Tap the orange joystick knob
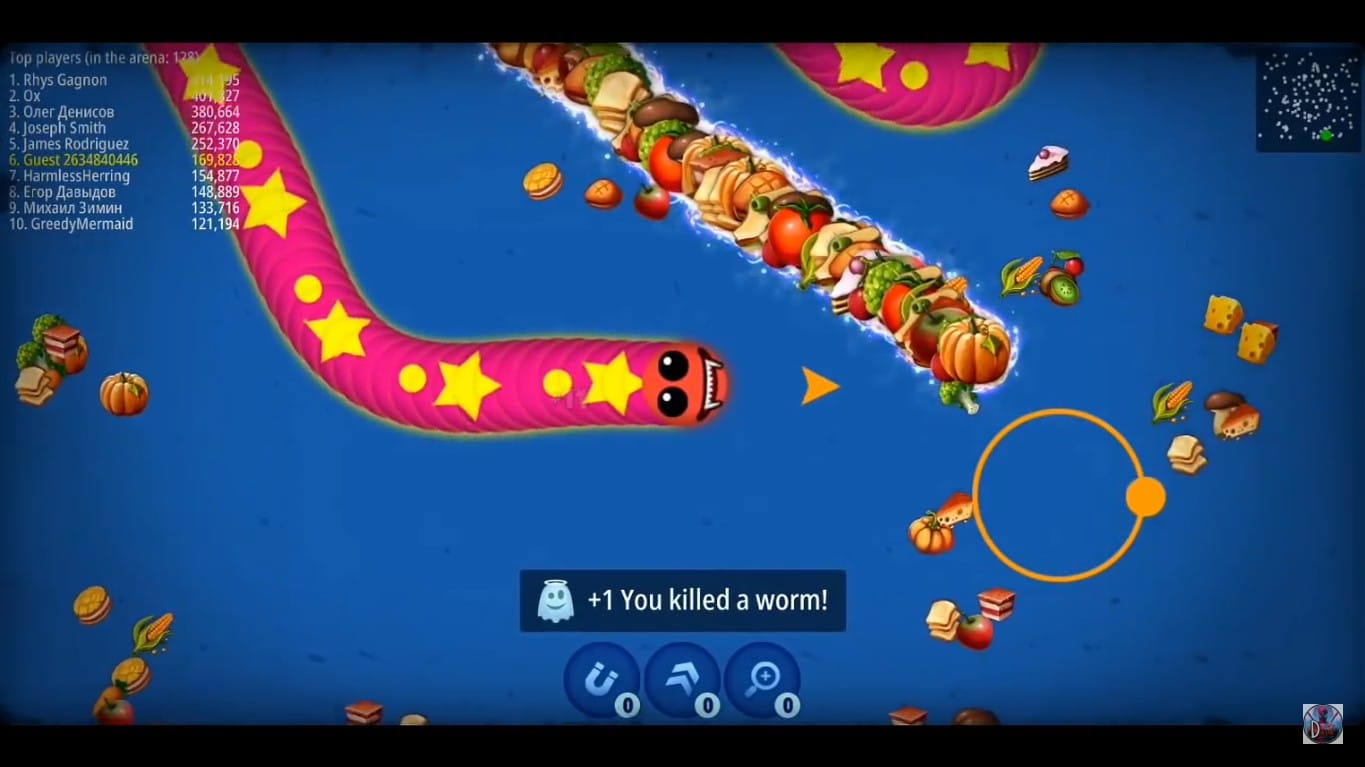Screen dimensions: 1365x767 click(1145, 497)
